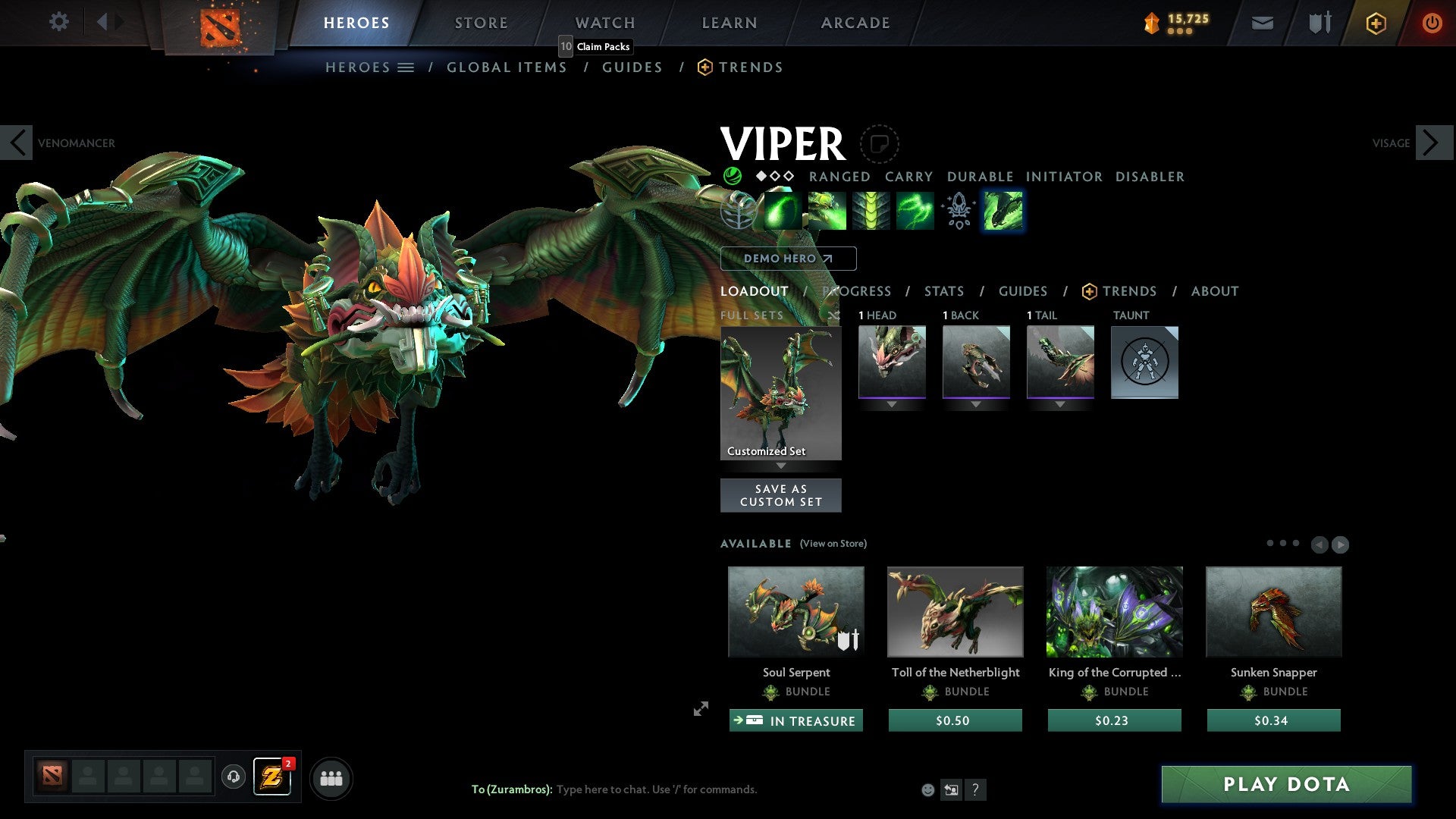Purchase Sunken Snapper bundle for $0.34
This screenshot has width=1456, height=819.
(x=1273, y=720)
